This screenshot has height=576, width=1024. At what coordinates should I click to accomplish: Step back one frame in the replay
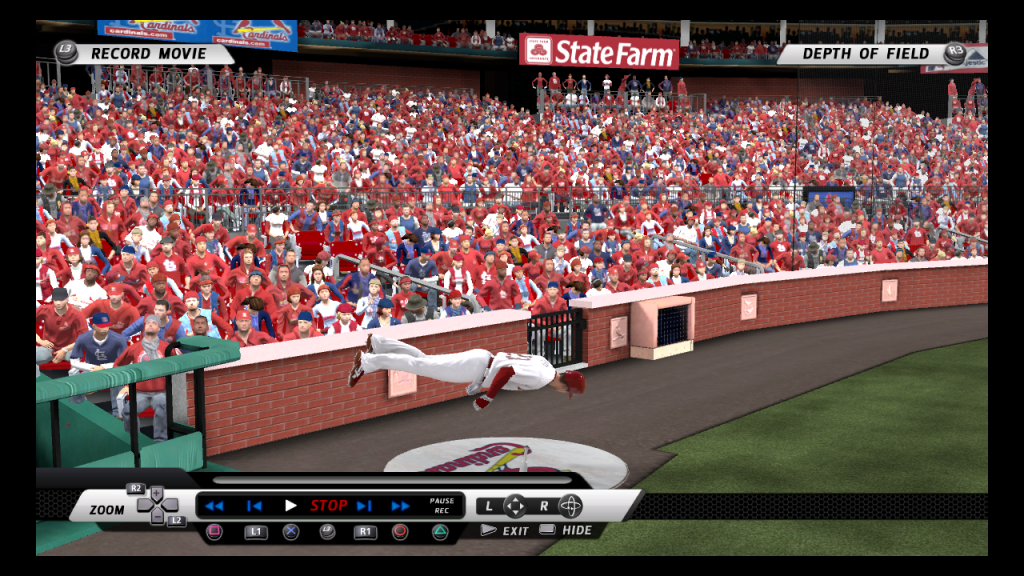click(254, 506)
